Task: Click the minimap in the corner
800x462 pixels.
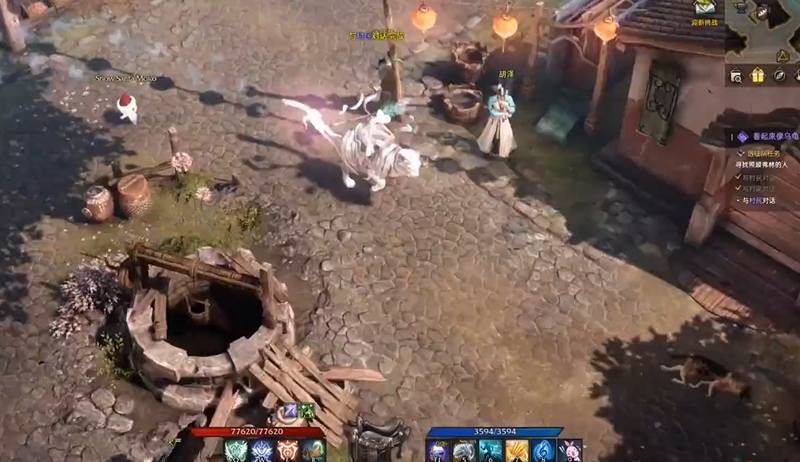Action: click(x=765, y=30)
